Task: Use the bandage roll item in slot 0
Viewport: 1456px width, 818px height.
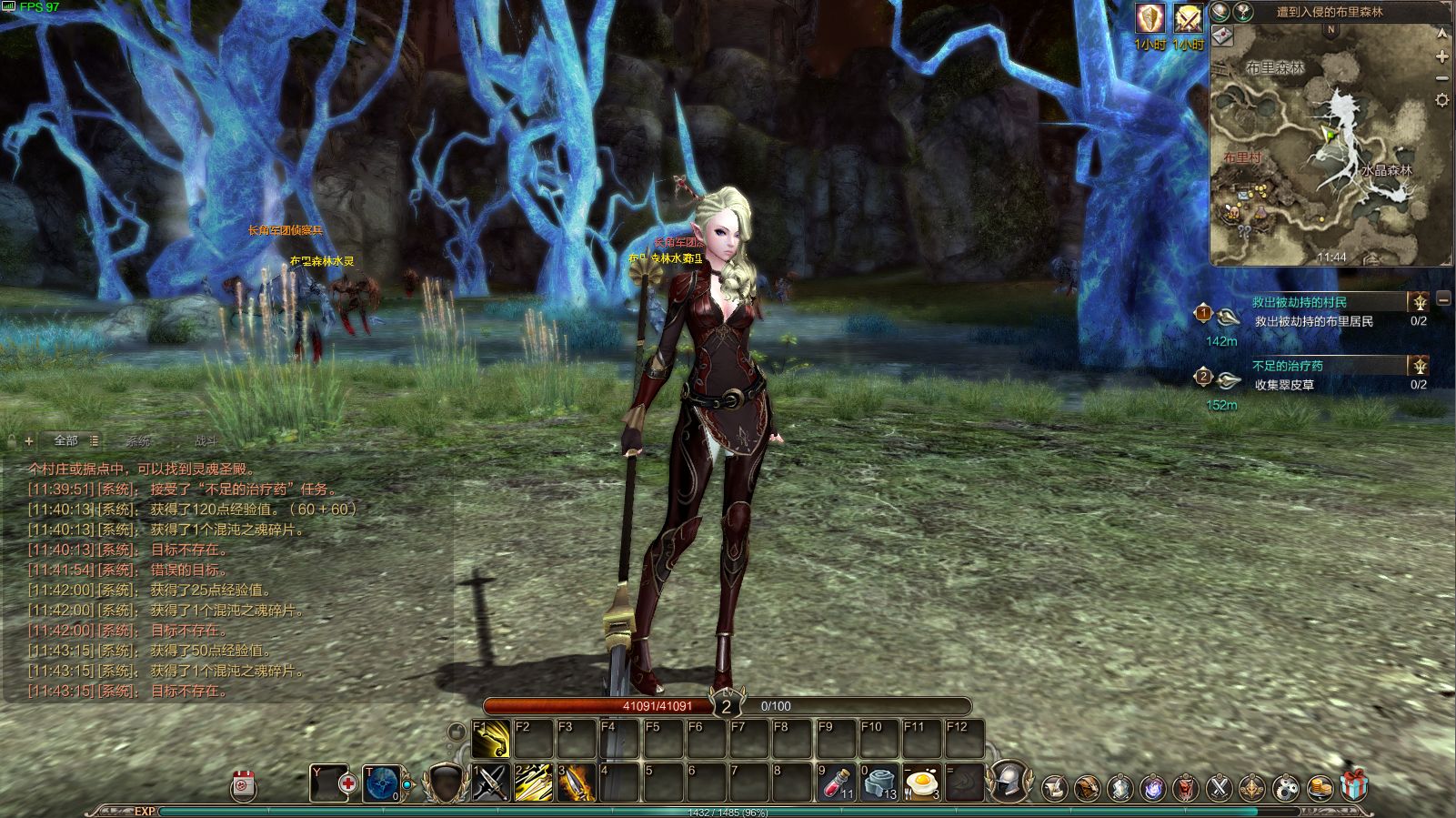Action: coord(879,783)
